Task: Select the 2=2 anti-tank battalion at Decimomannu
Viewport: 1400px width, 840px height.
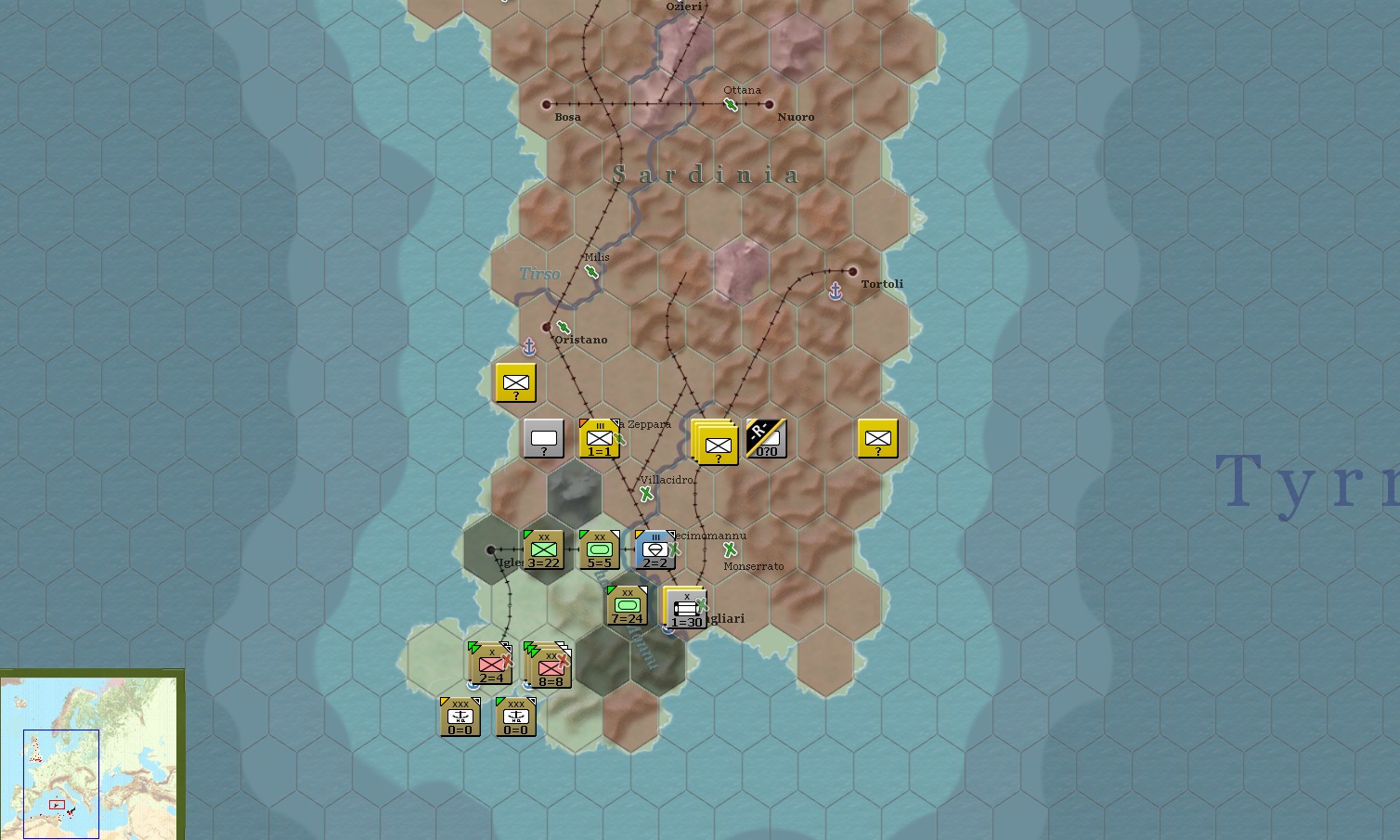Action: (655, 549)
